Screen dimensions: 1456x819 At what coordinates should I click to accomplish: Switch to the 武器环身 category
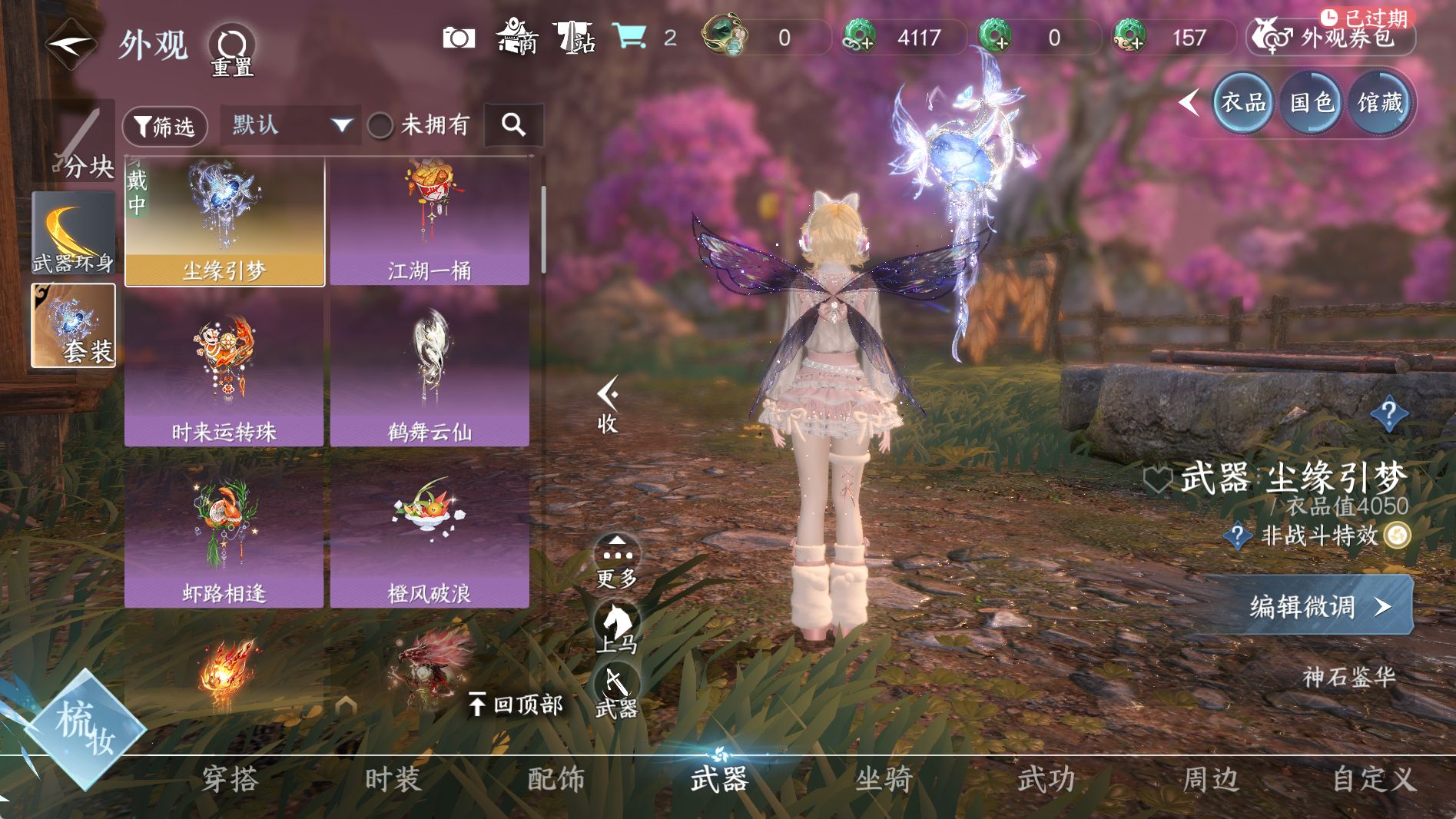74,233
